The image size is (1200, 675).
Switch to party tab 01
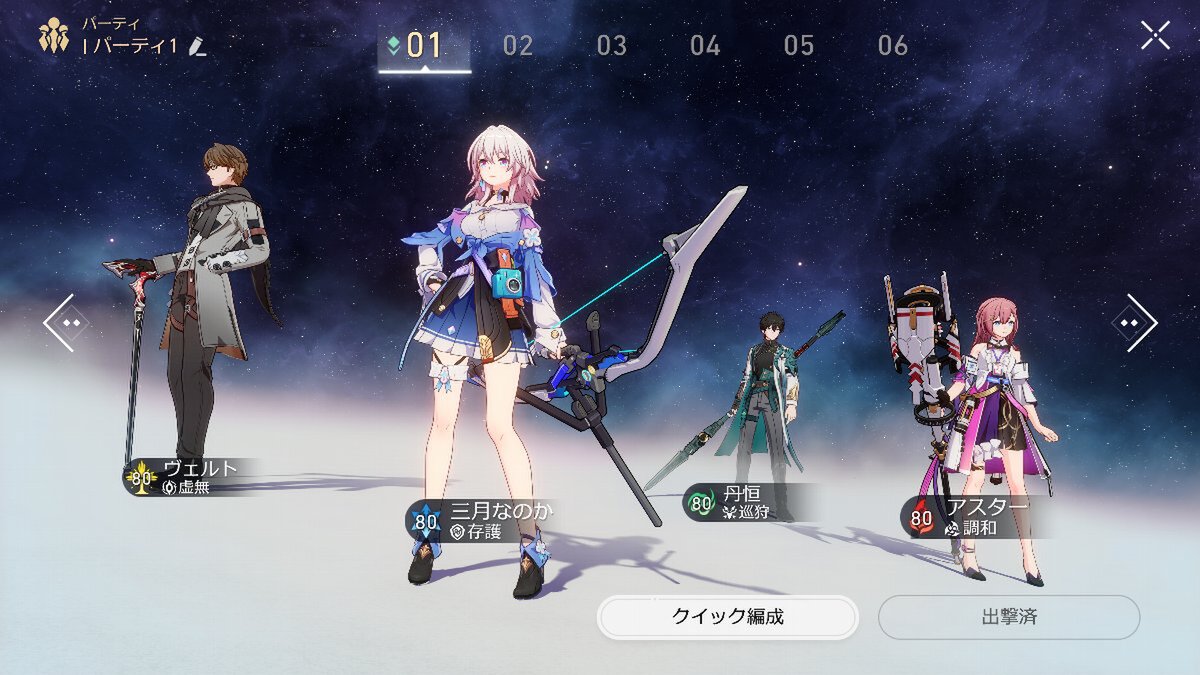coord(423,45)
